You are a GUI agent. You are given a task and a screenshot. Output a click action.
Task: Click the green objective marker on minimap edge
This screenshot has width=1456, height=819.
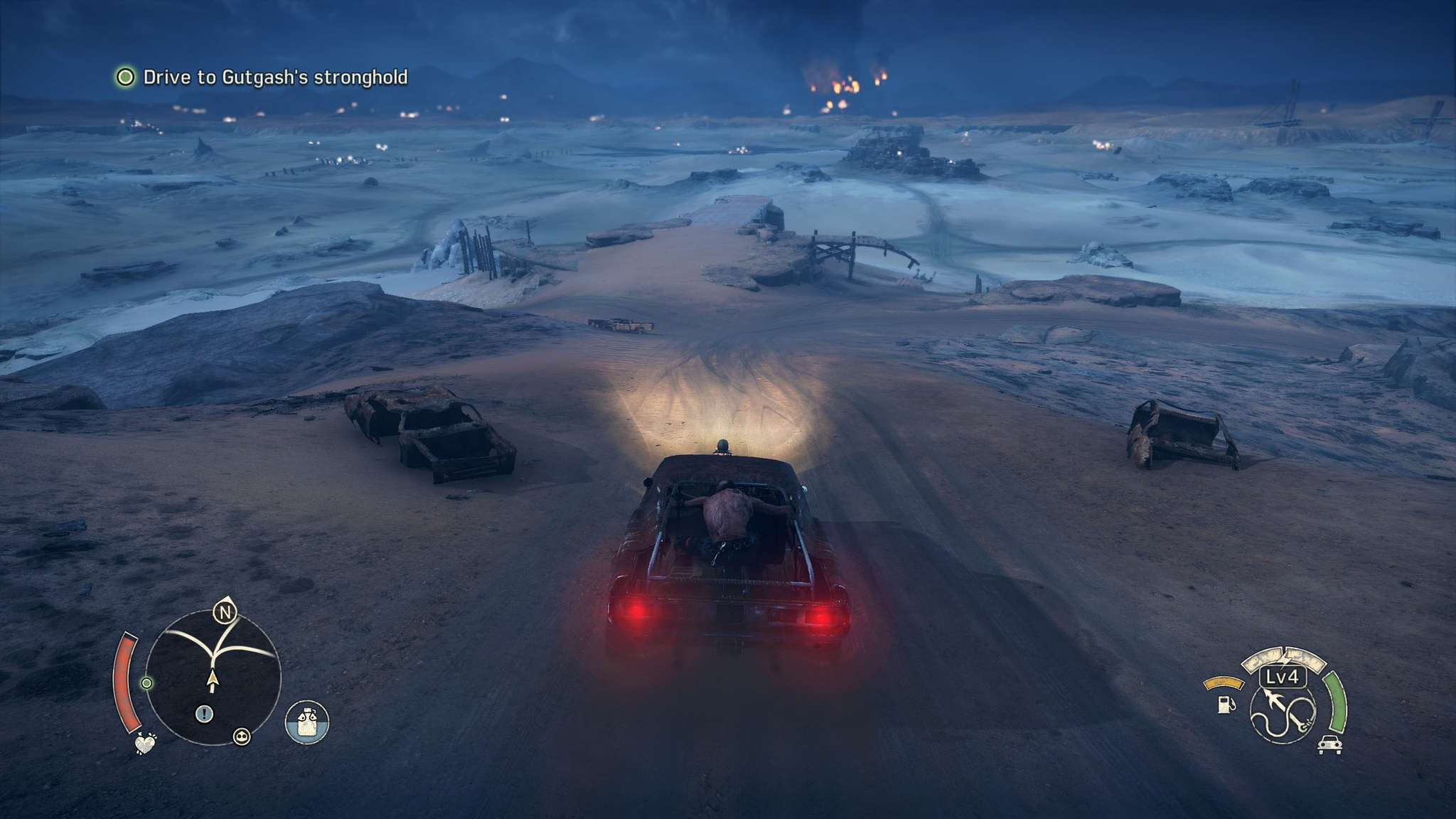click(146, 683)
